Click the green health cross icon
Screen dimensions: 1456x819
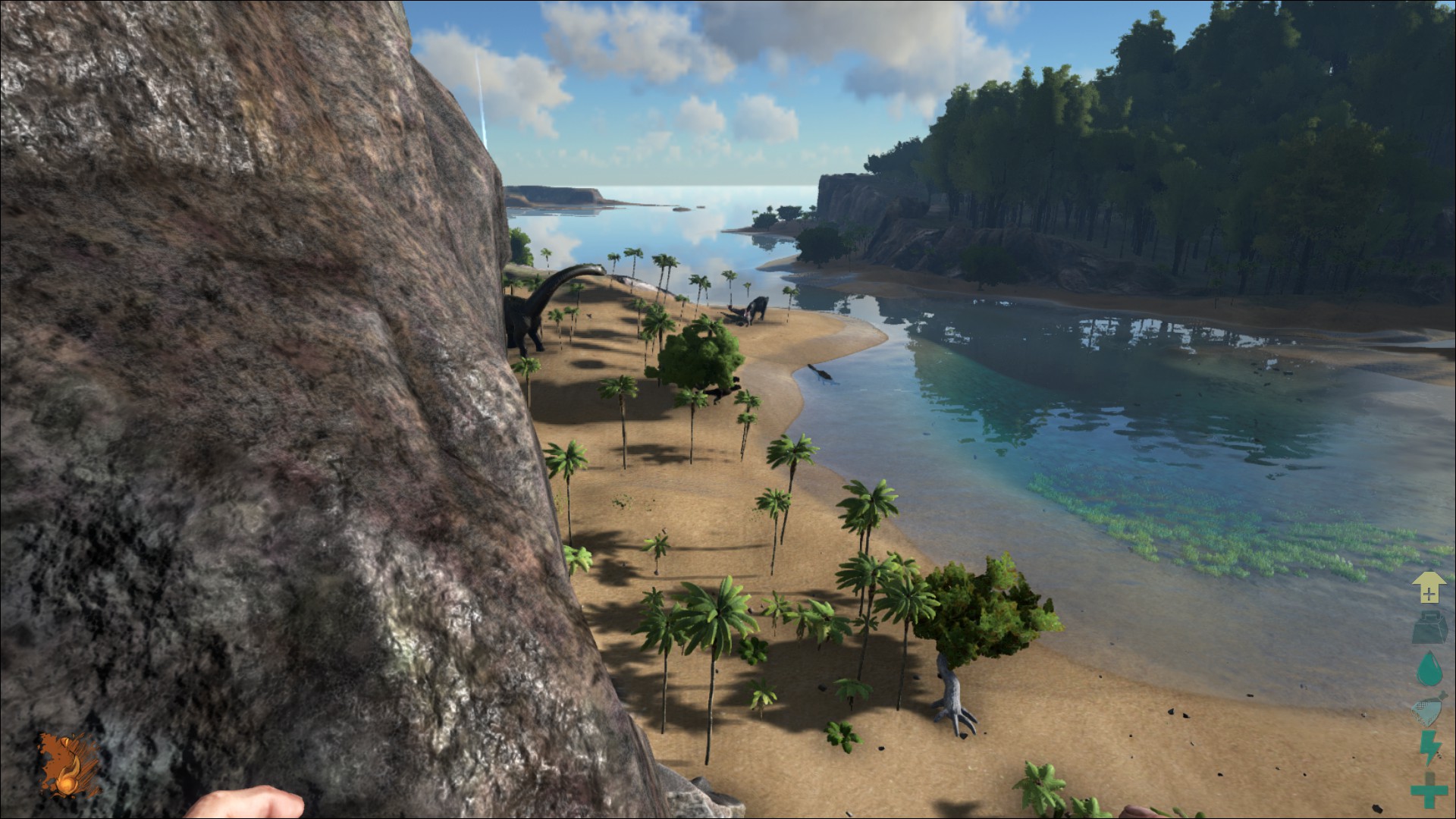pos(1430,792)
